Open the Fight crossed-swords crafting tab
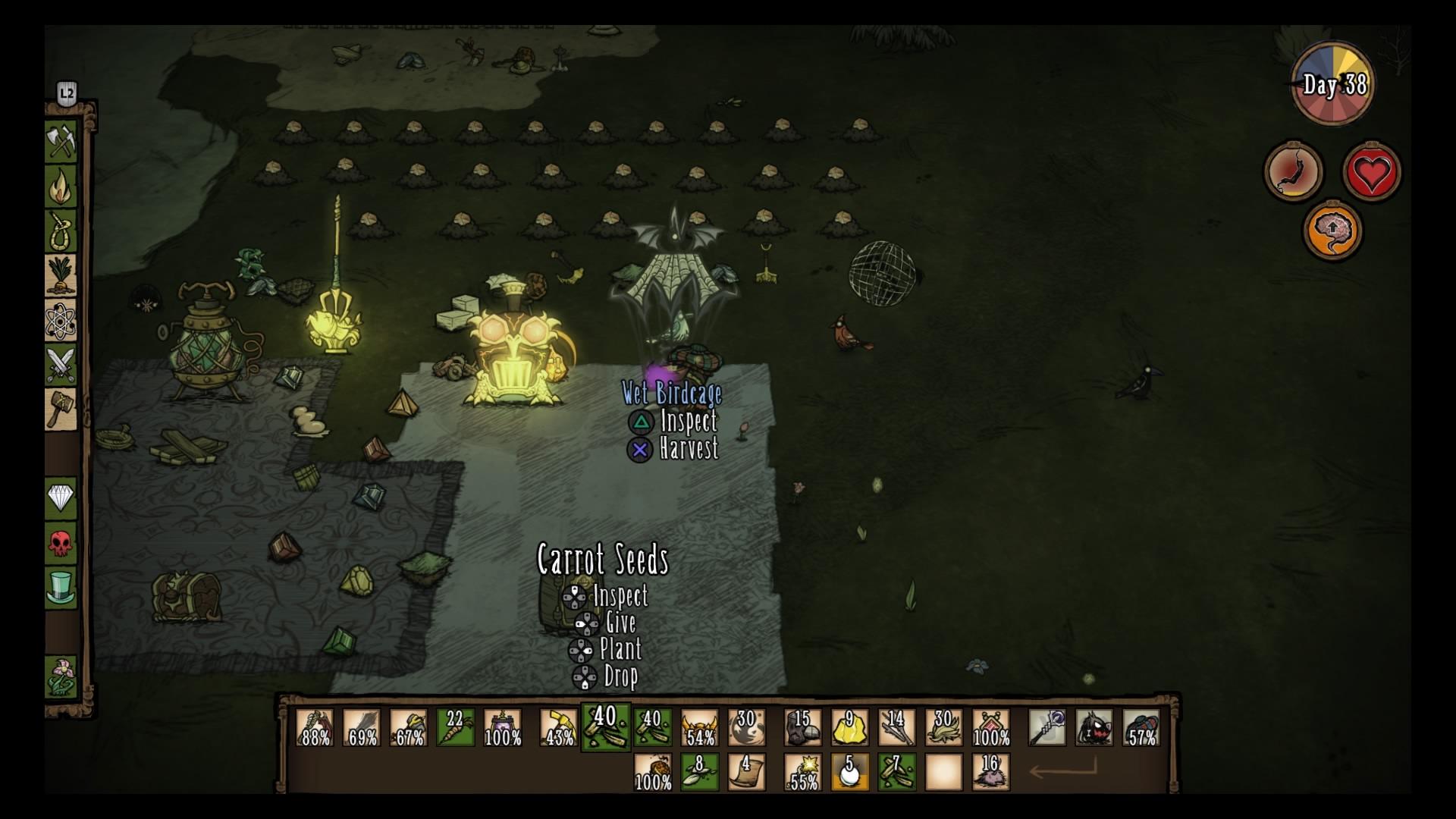 tap(61, 364)
